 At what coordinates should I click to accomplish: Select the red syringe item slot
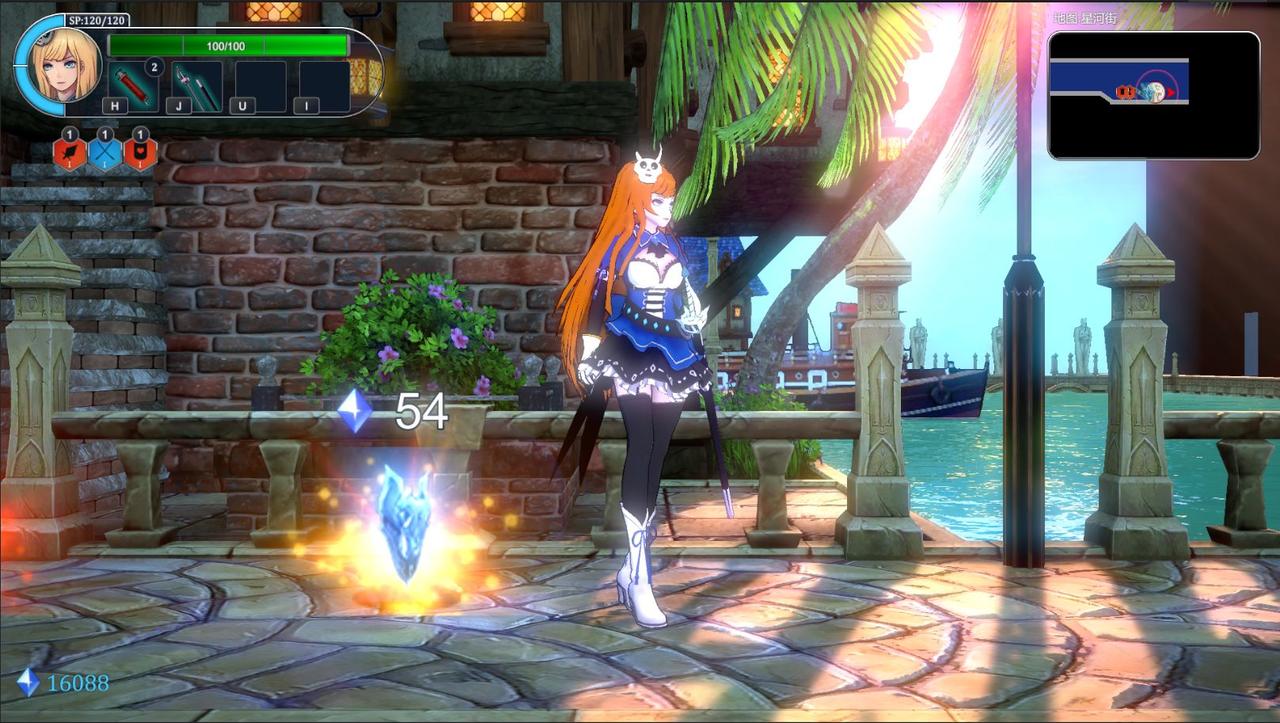click(133, 86)
